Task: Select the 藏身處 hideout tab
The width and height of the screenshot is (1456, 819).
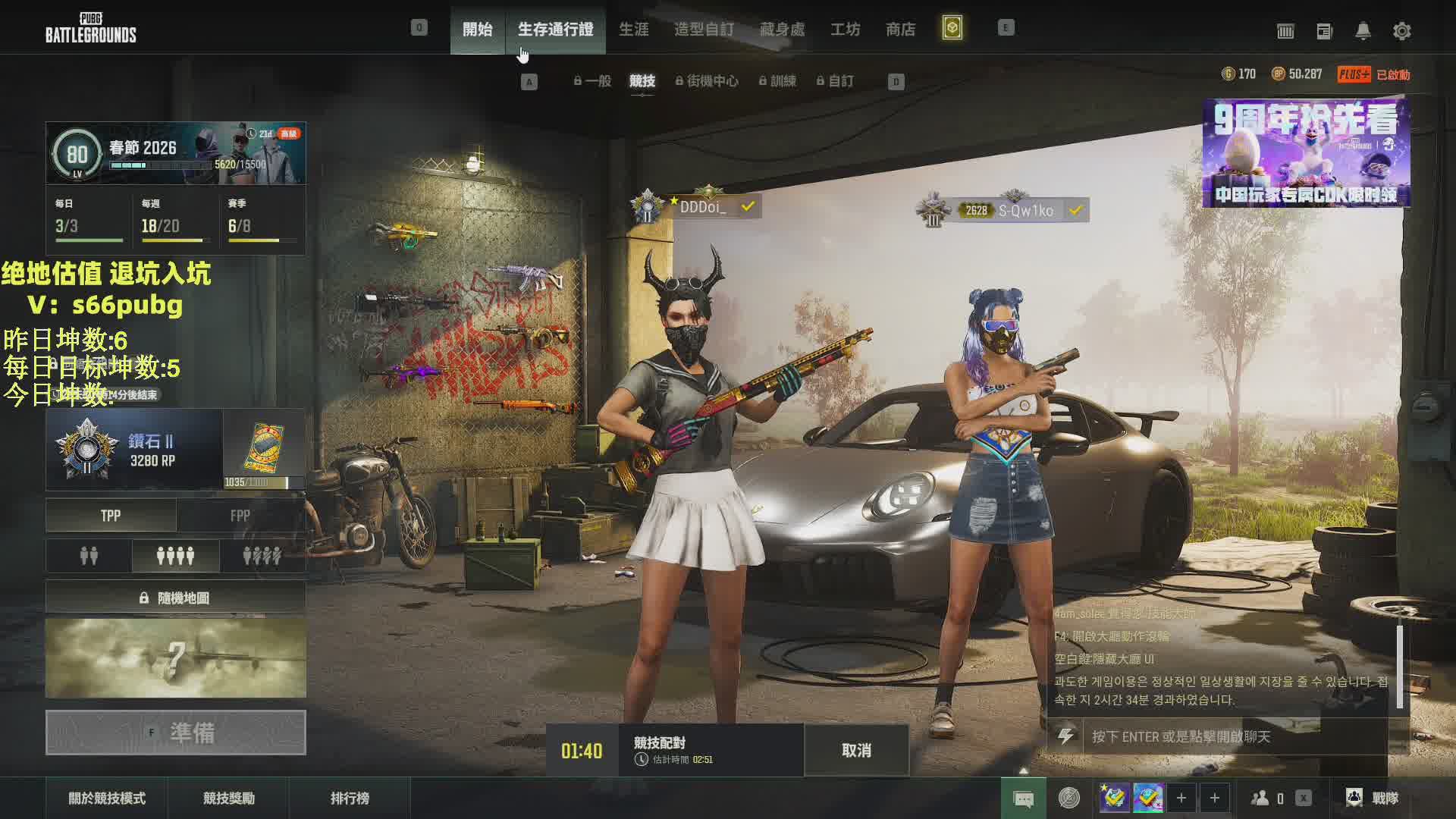Action: [782, 30]
